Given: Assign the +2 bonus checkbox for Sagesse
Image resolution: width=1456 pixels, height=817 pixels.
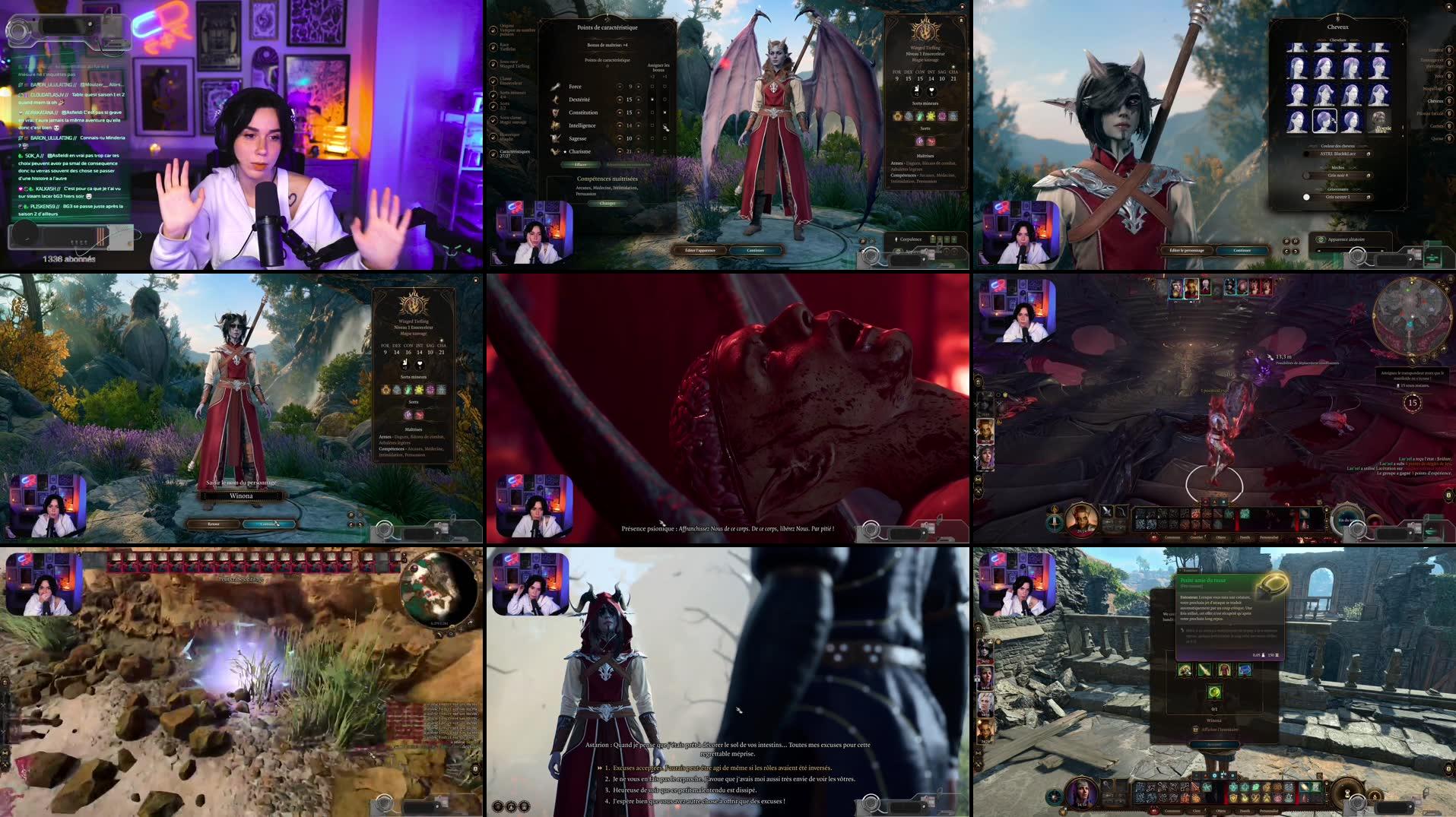Looking at the screenshot, I should click(652, 138).
